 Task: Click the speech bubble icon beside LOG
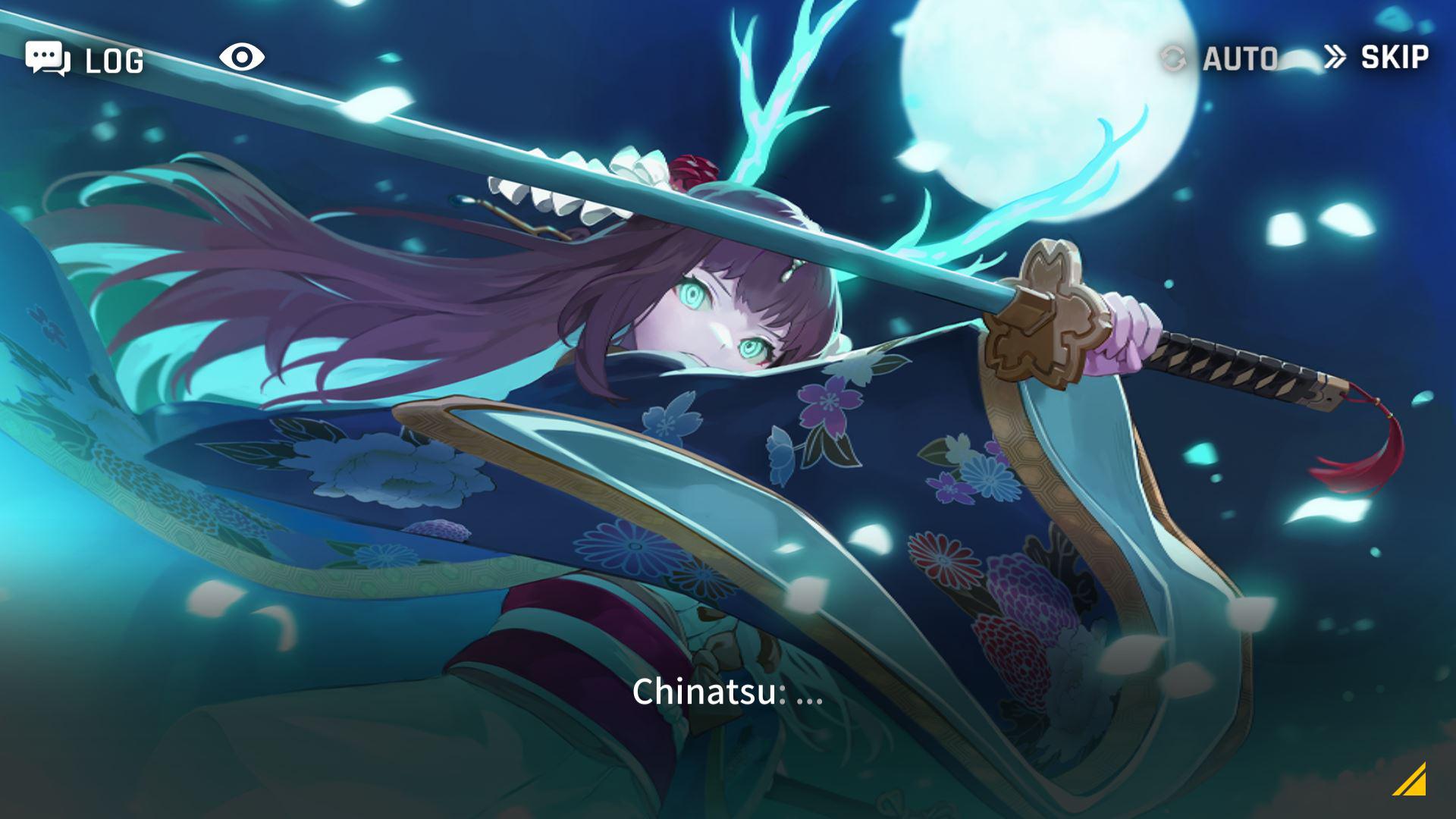47,58
